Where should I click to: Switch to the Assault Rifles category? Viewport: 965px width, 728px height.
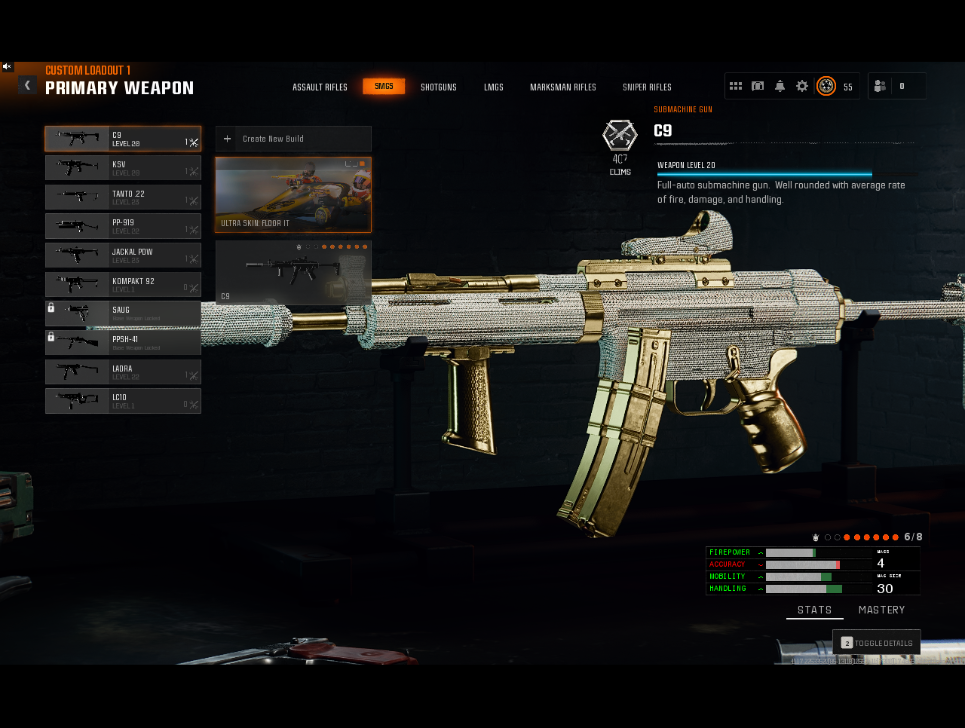[320, 87]
